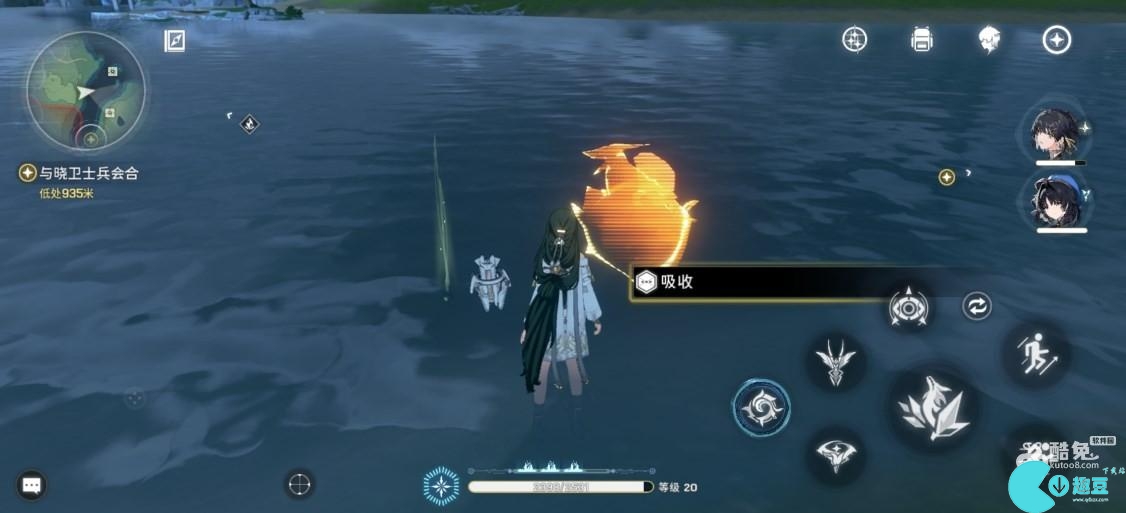Open the character head icon menu

[x=989, y=39]
